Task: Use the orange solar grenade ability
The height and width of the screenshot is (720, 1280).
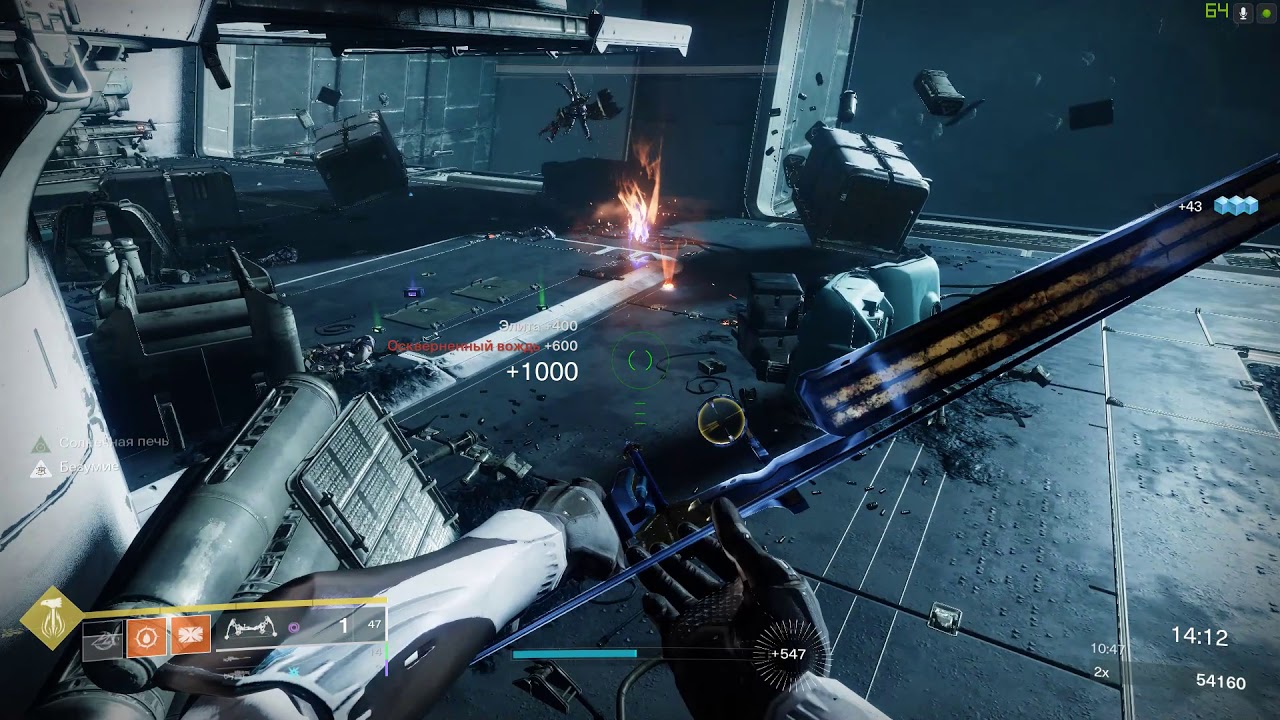Action: click(x=146, y=636)
